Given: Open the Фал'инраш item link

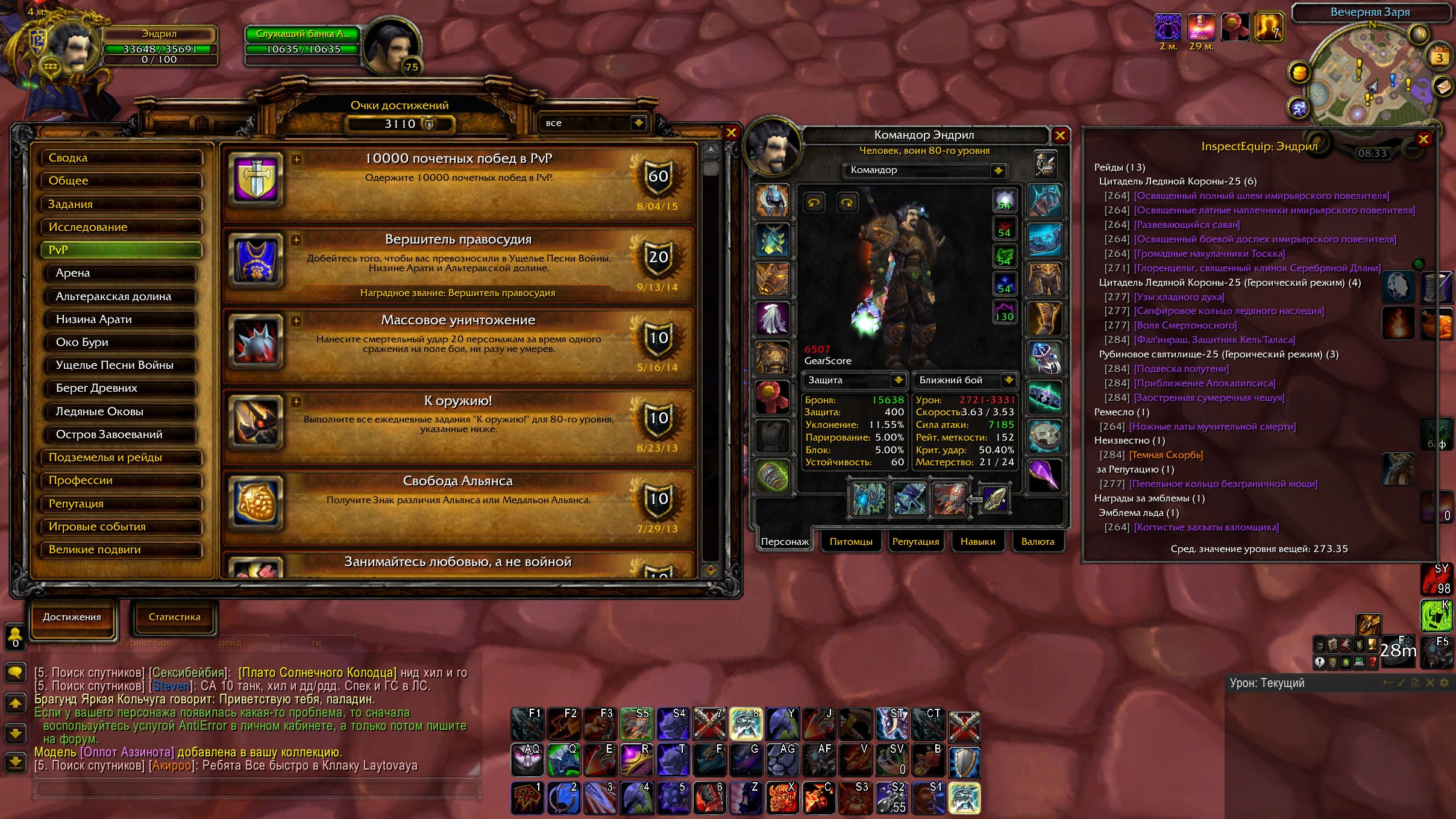Looking at the screenshot, I should [1214, 340].
